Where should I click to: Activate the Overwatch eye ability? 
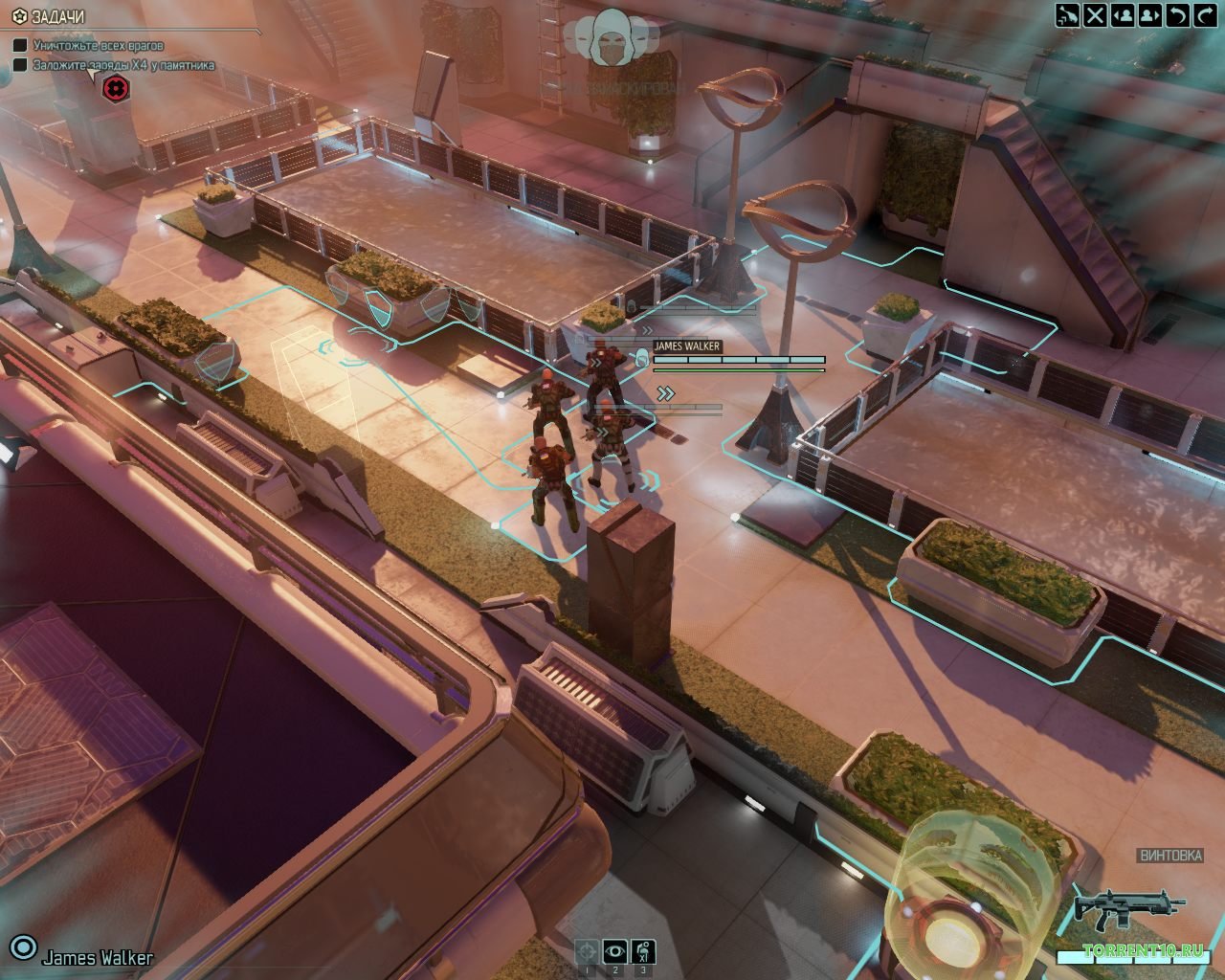coord(615,951)
